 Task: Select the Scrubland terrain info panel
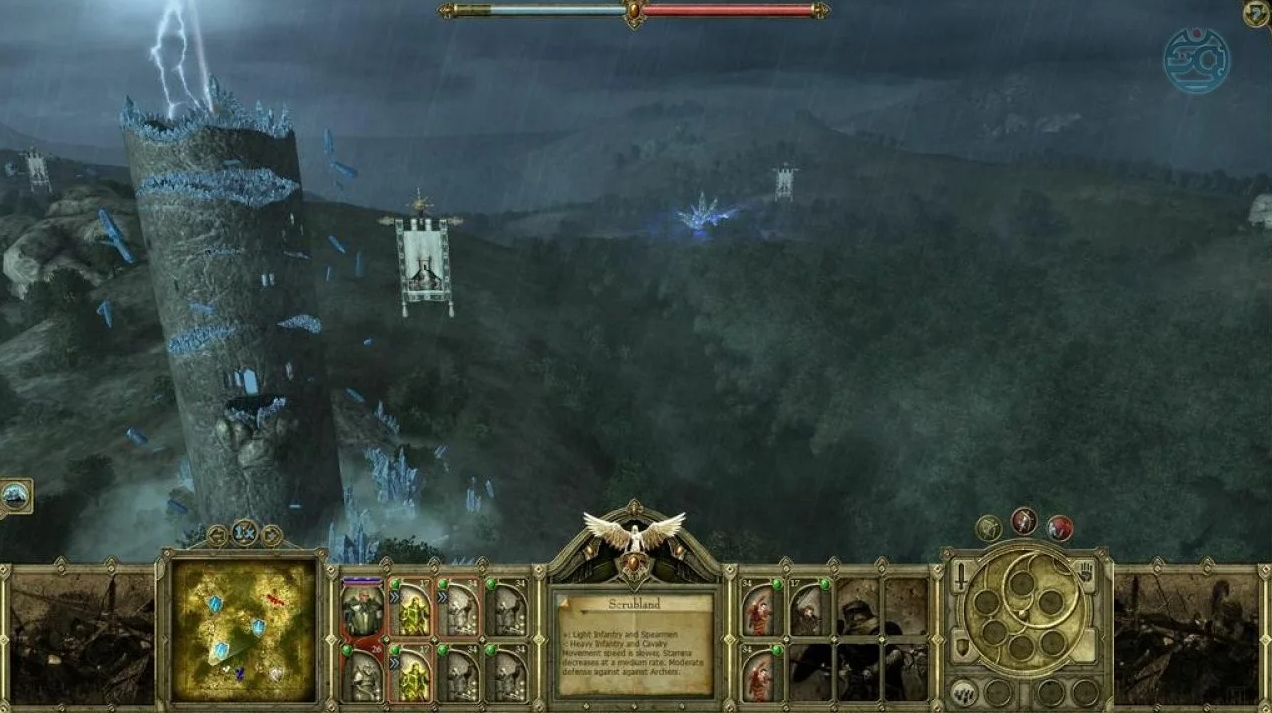tap(634, 643)
